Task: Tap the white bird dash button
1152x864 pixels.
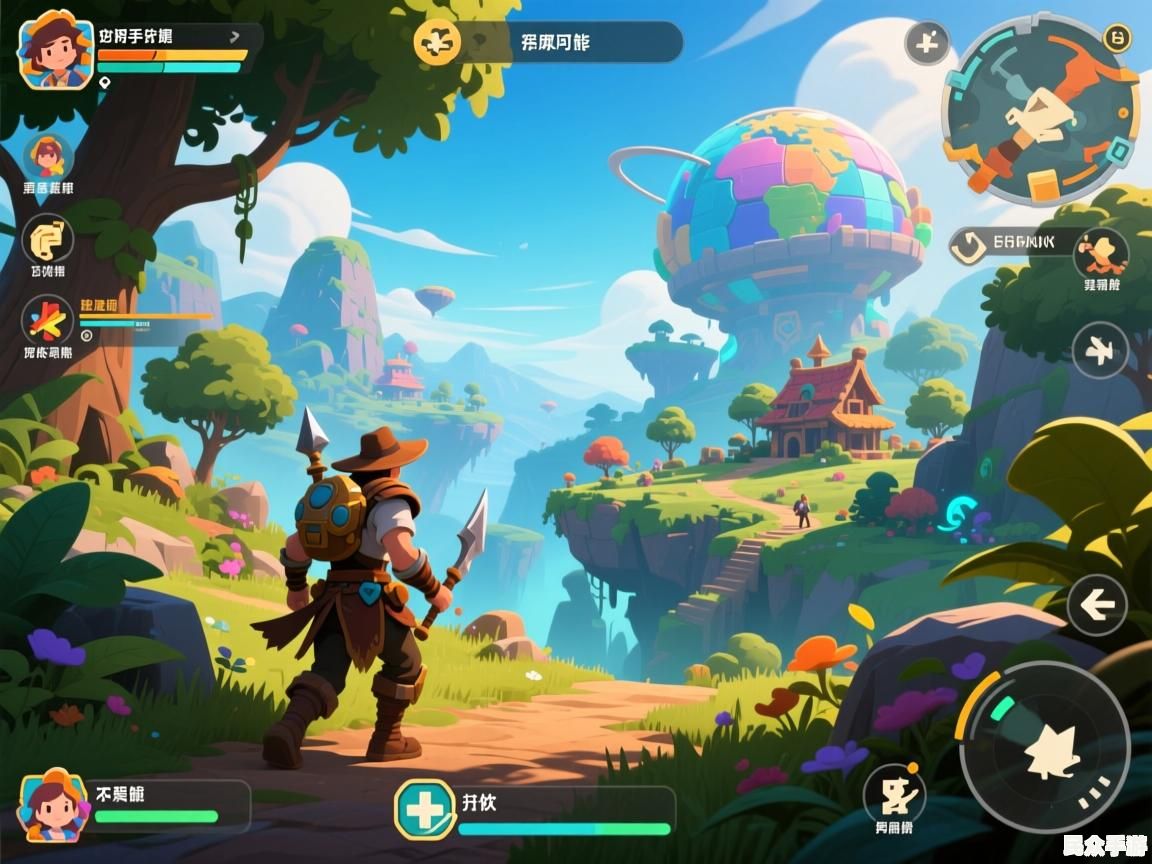Action: (1100, 350)
